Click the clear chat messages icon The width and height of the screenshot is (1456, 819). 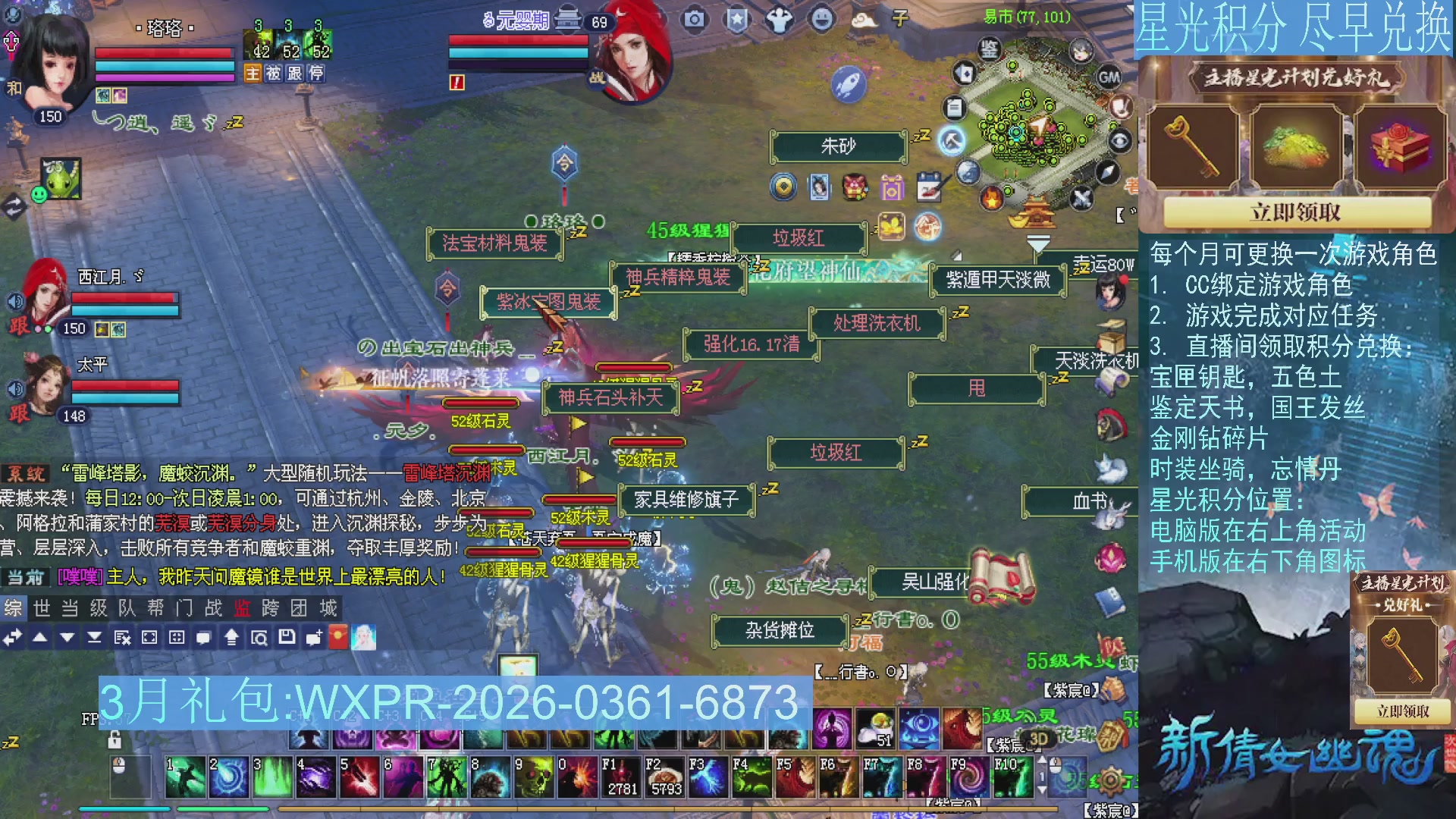121,638
